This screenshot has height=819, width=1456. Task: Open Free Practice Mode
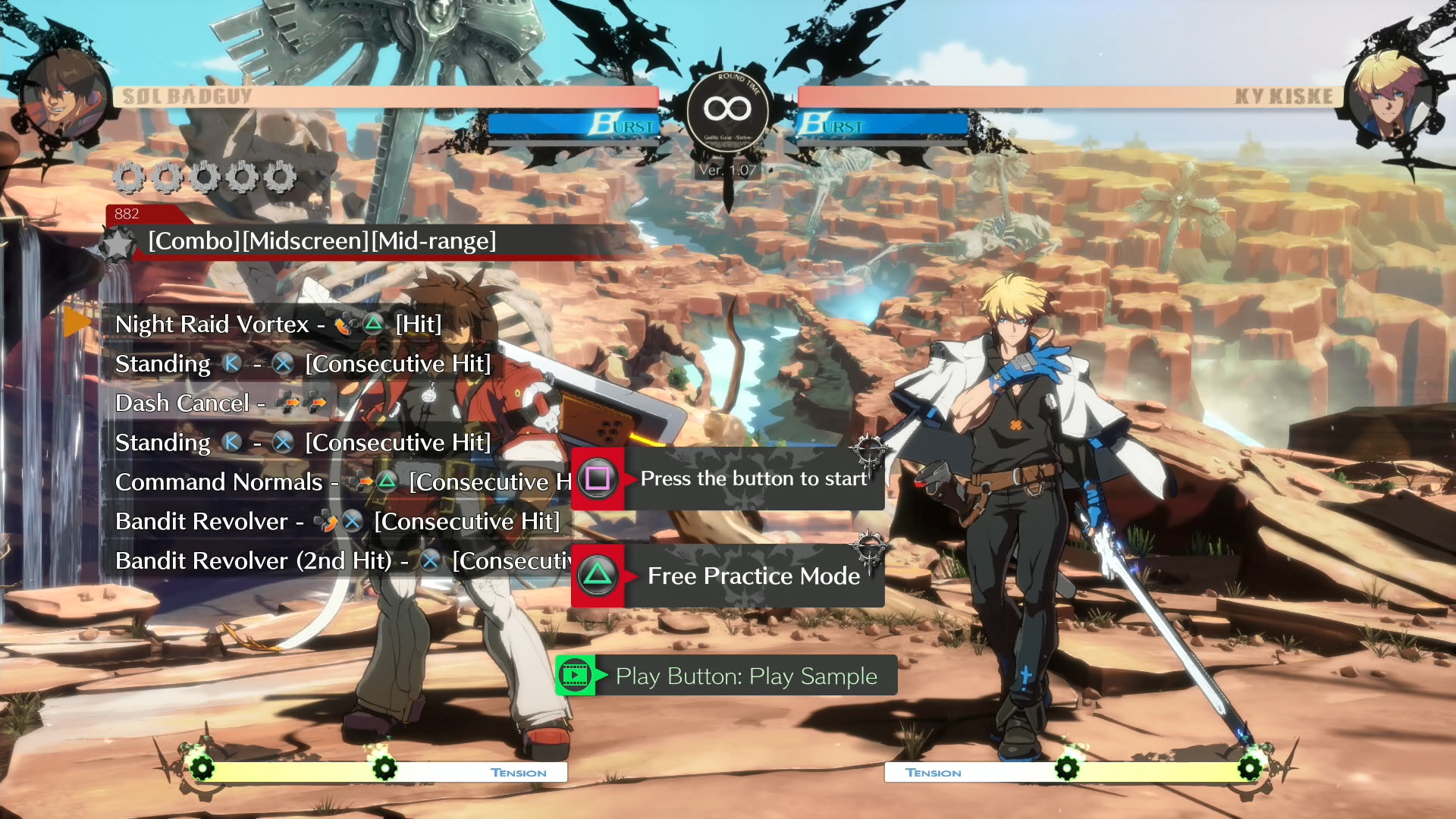click(728, 576)
